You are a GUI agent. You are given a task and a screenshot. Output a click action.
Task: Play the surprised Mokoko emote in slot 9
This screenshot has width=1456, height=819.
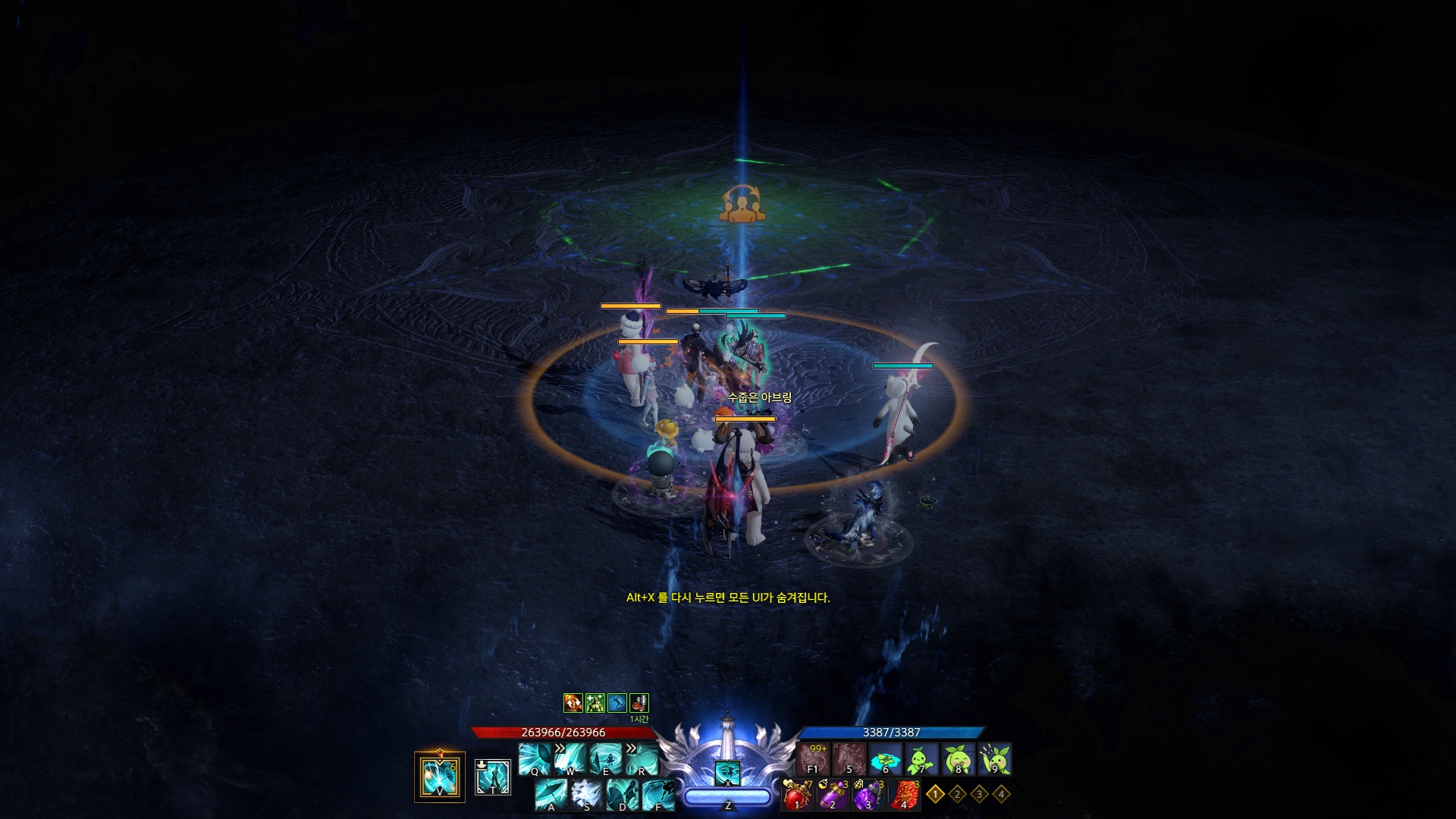click(x=995, y=758)
